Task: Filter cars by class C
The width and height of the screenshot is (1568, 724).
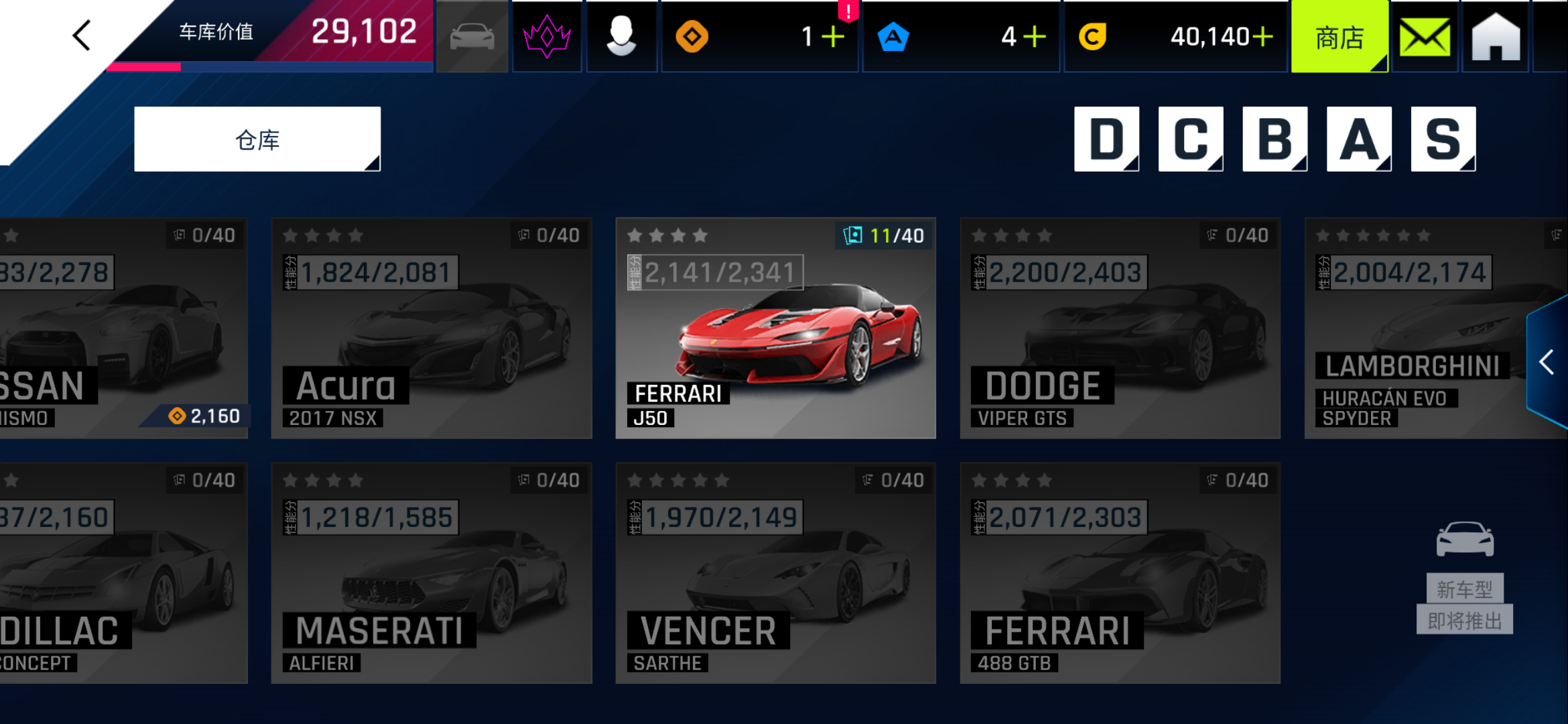Action: (x=1190, y=139)
